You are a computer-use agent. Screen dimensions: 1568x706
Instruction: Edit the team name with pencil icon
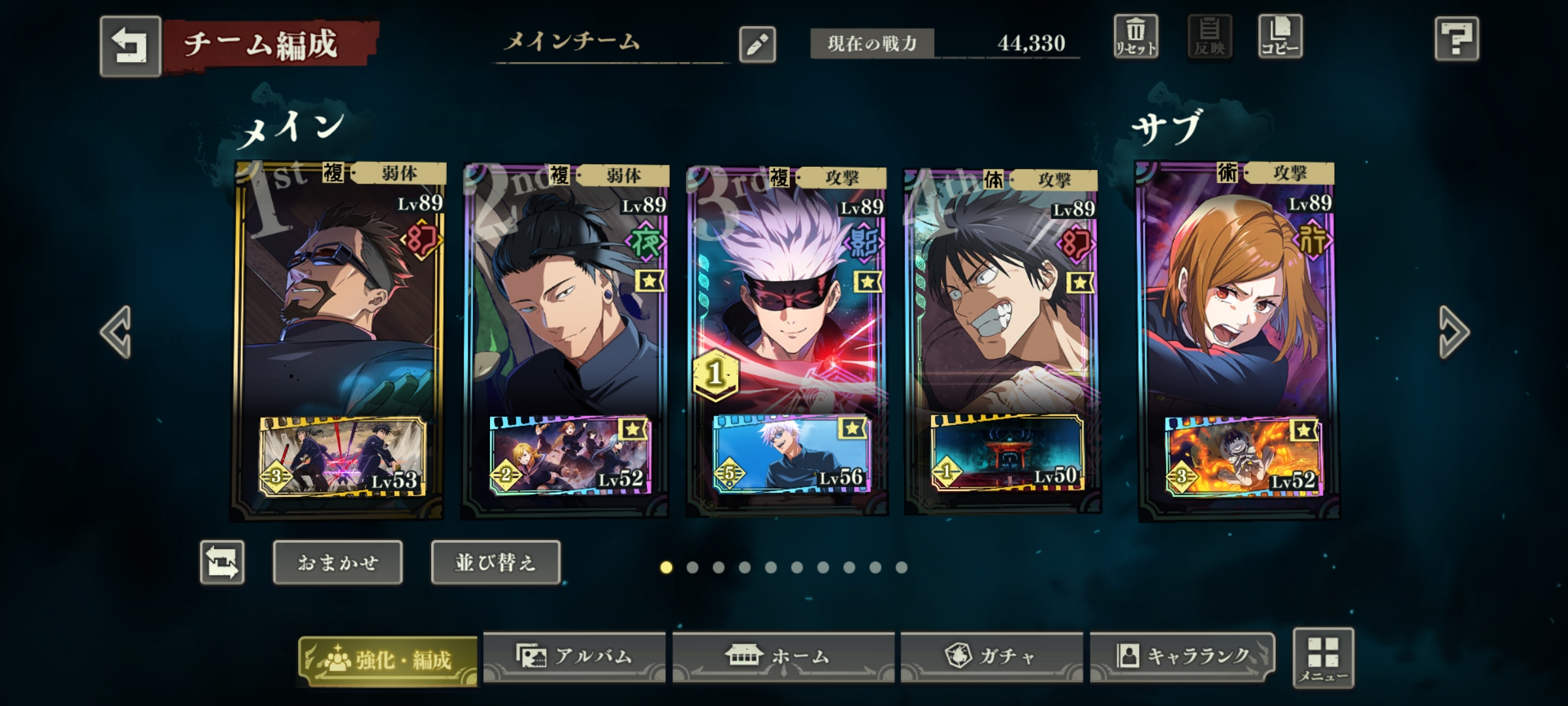coord(757,45)
